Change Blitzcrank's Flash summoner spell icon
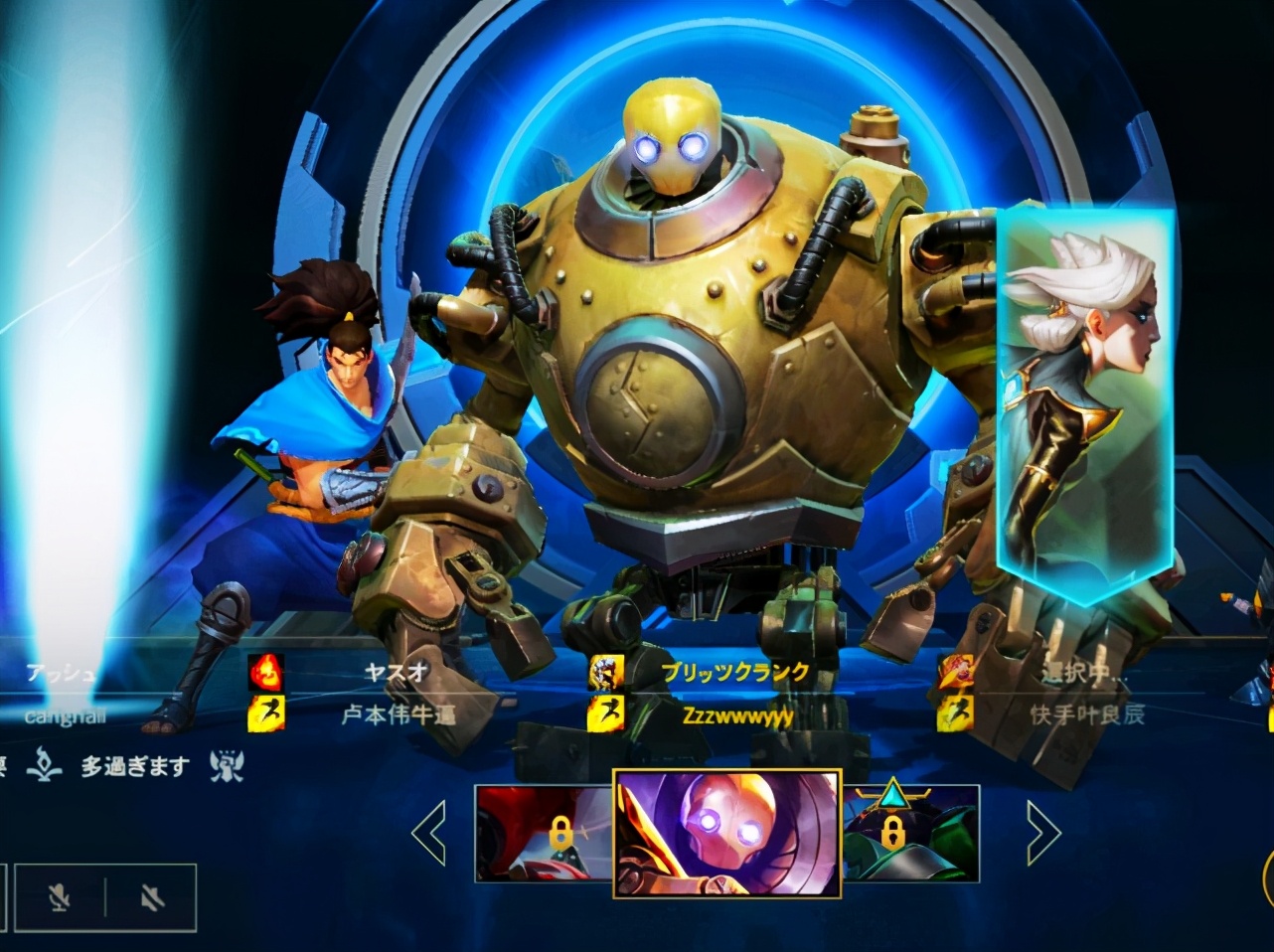1274x952 pixels. tap(606, 713)
